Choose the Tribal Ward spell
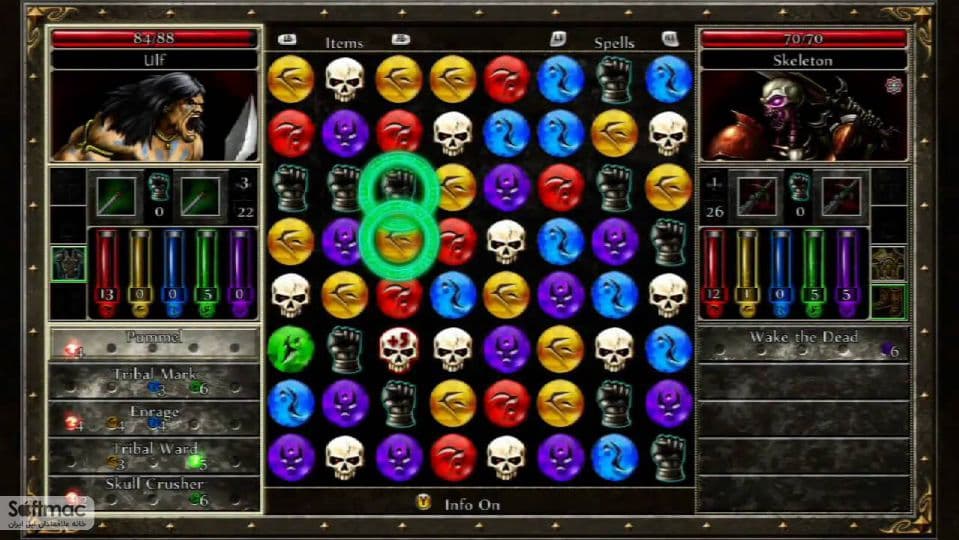 [x=154, y=453]
